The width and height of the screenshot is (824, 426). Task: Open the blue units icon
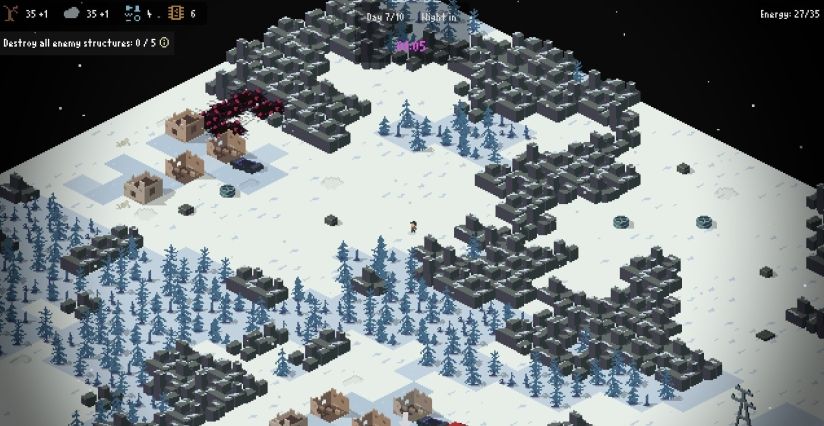pos(132,14)
